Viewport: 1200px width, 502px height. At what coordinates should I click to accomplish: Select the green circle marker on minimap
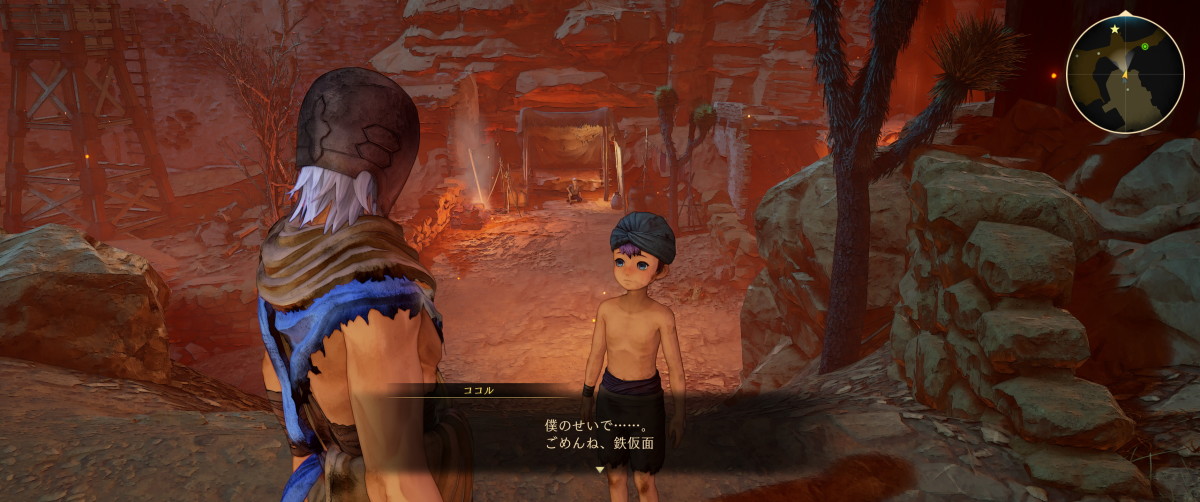click(x=1145, y=46)
